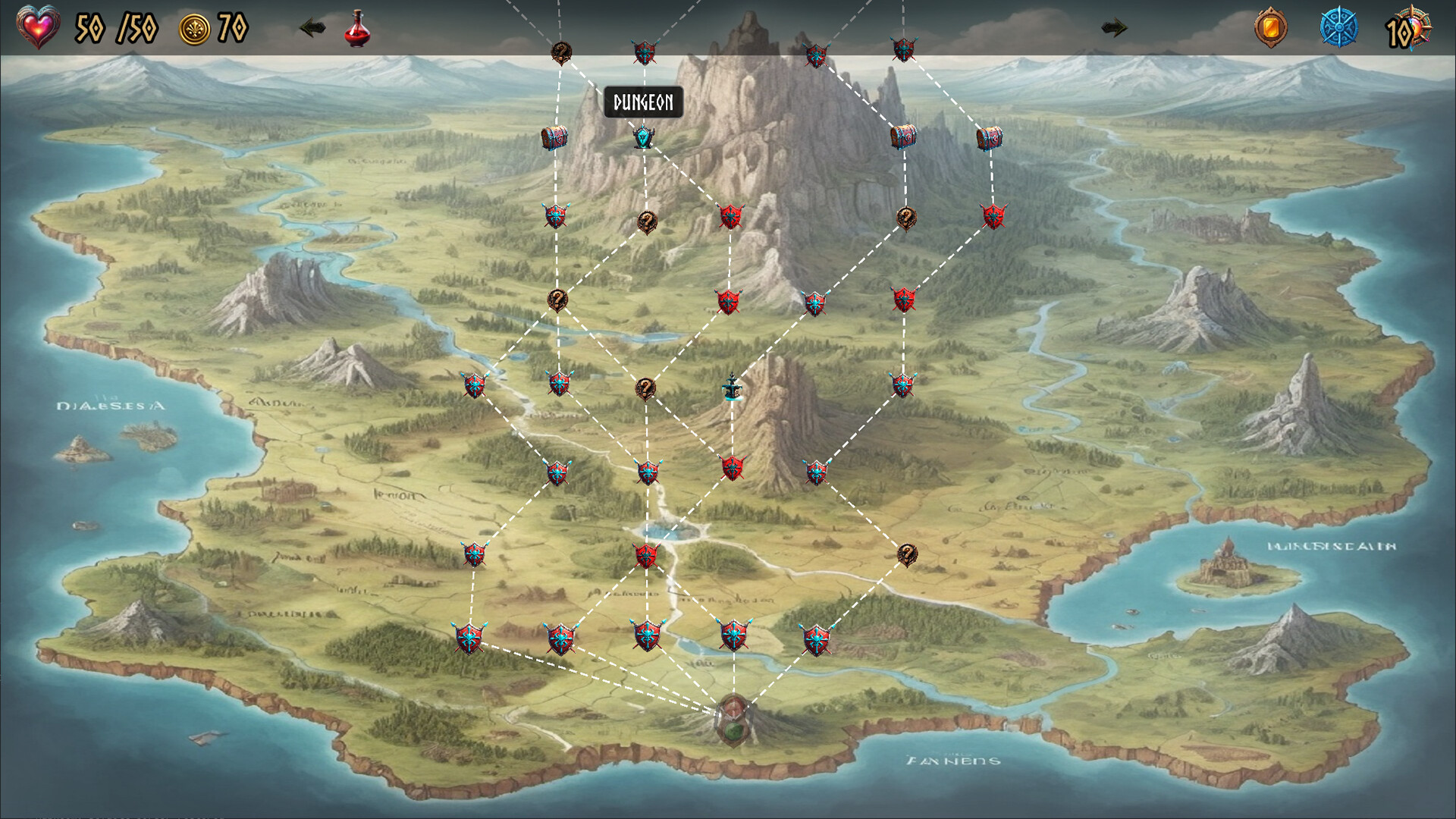Image resolution: width=1456 pixels, height=819 pixels.
Task: Open the amber amulet icon top right
Action: [x=1269, y=26]
